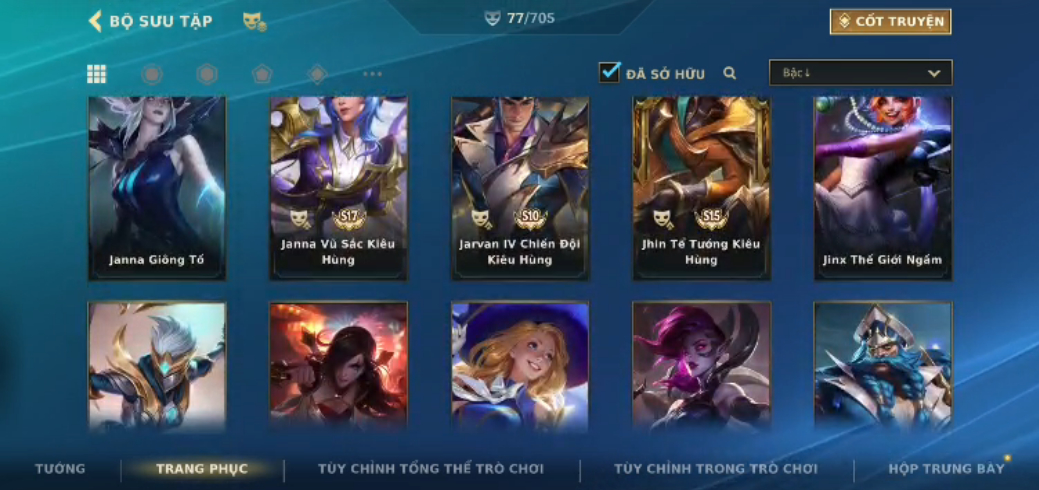
Task: Select the grid view filter icon
Action: pyautogui.click(x=97, y=74)
